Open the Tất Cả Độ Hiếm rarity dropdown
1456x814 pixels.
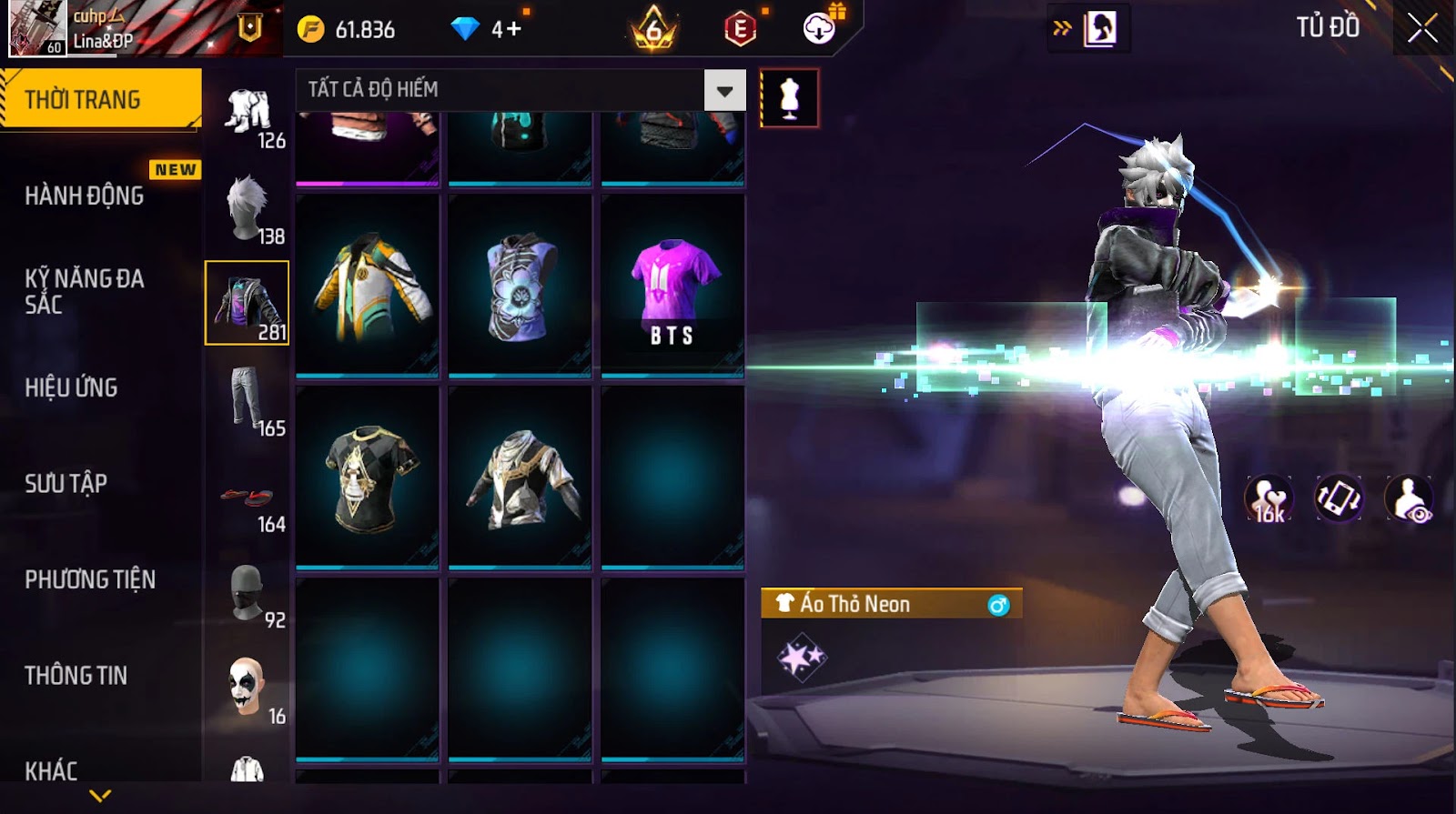(x=724, y=90)
